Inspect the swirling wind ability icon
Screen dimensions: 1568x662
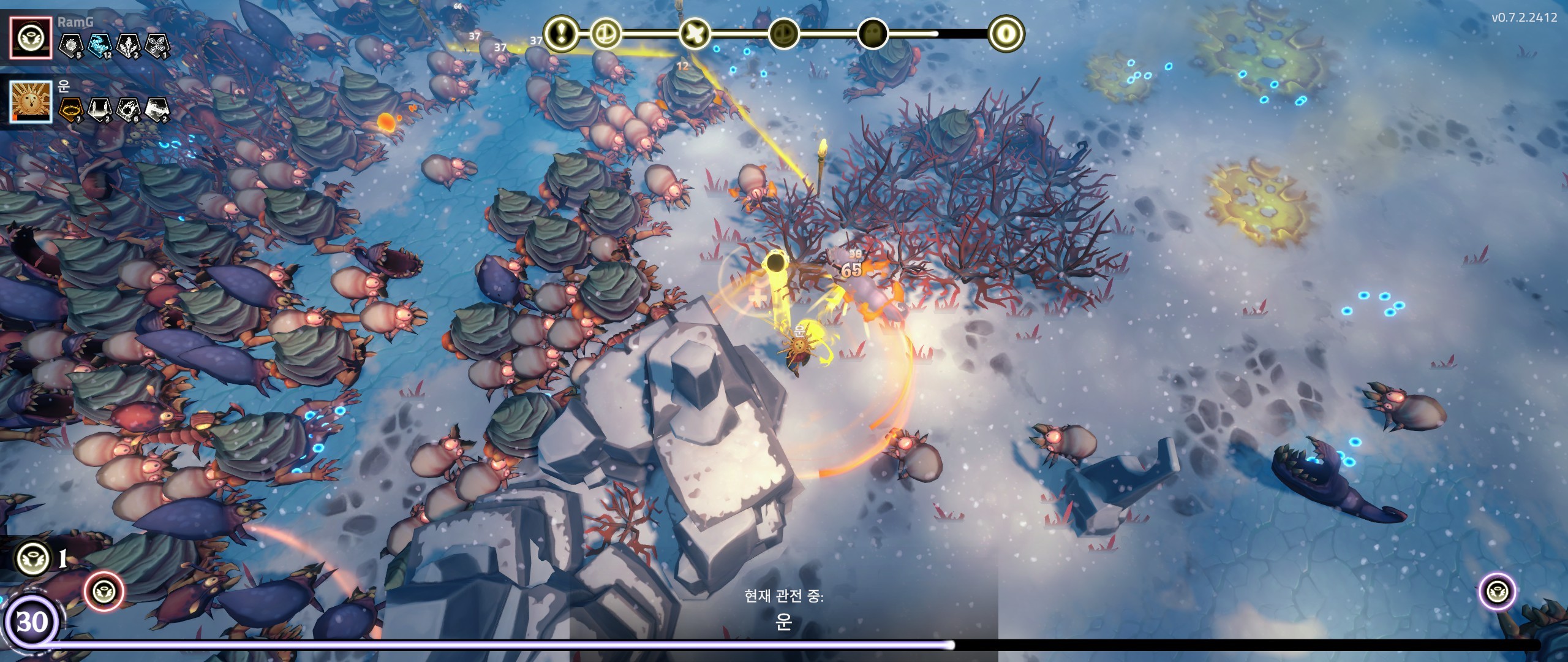157,109
